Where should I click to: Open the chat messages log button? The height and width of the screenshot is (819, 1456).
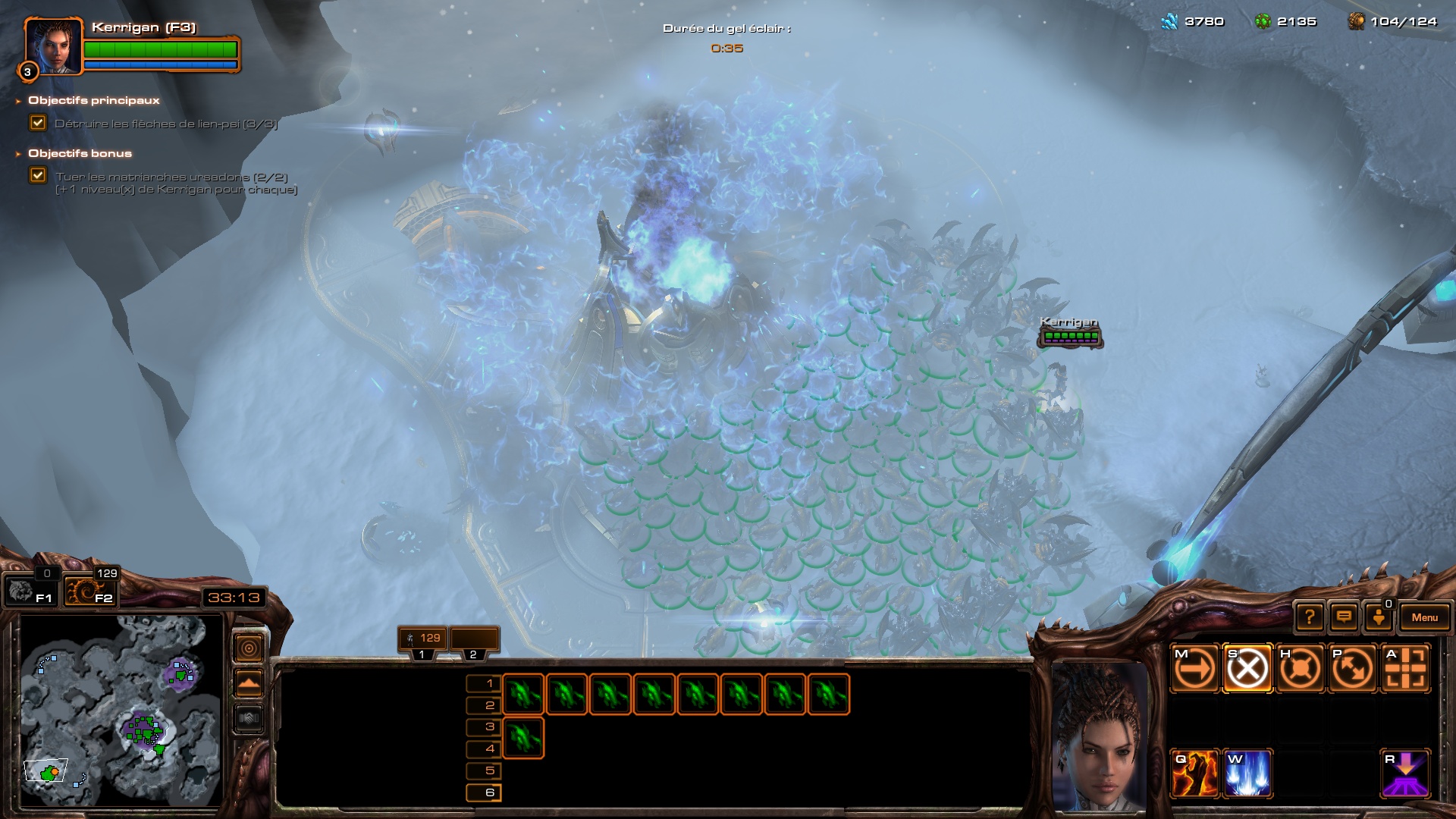coord(1344,617)
